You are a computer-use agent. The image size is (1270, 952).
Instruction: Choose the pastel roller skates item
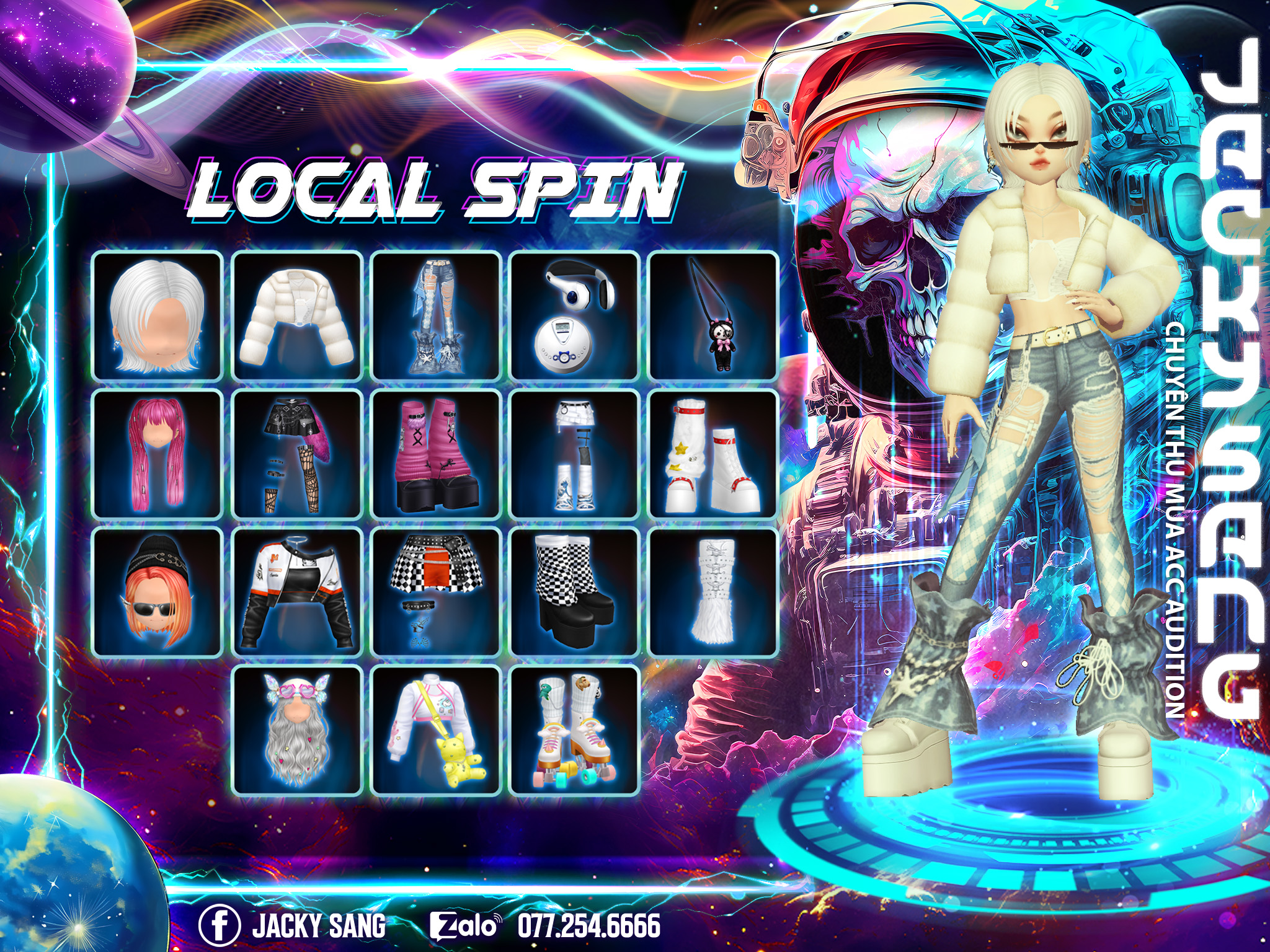575,730
